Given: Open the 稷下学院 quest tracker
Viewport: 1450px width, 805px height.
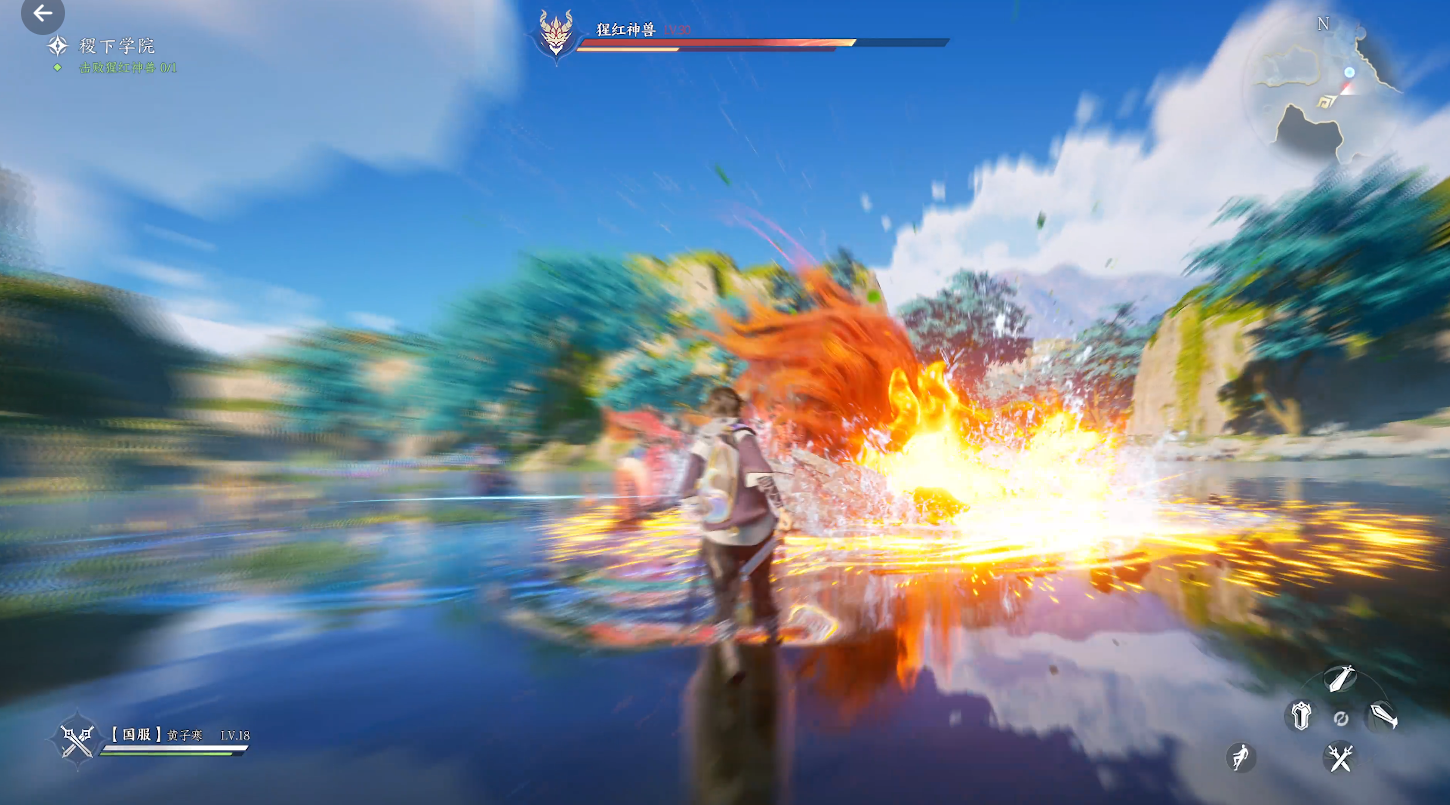Looking at the screenshot, I should (117, 46).
